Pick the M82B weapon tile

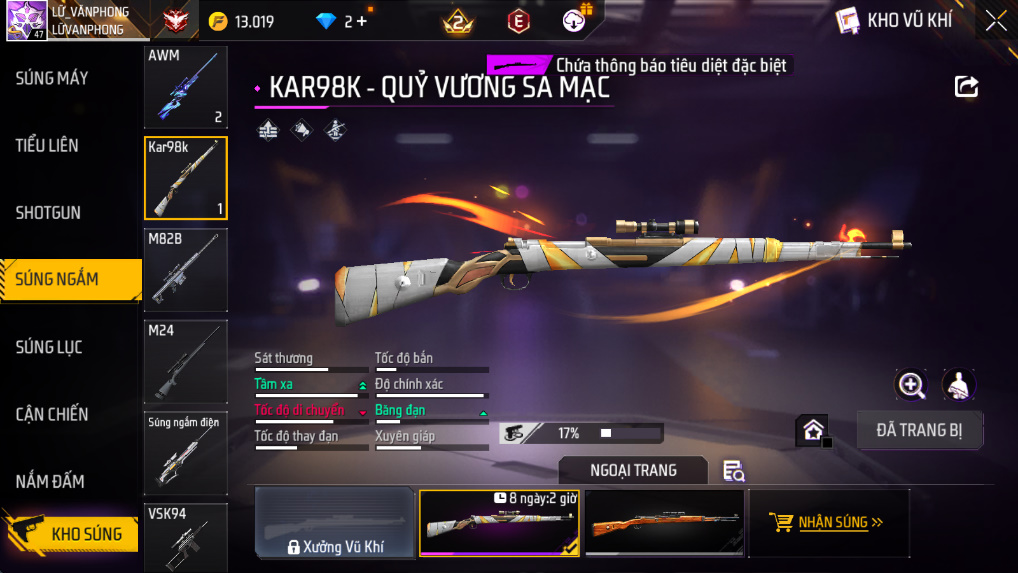click(185, 269)
